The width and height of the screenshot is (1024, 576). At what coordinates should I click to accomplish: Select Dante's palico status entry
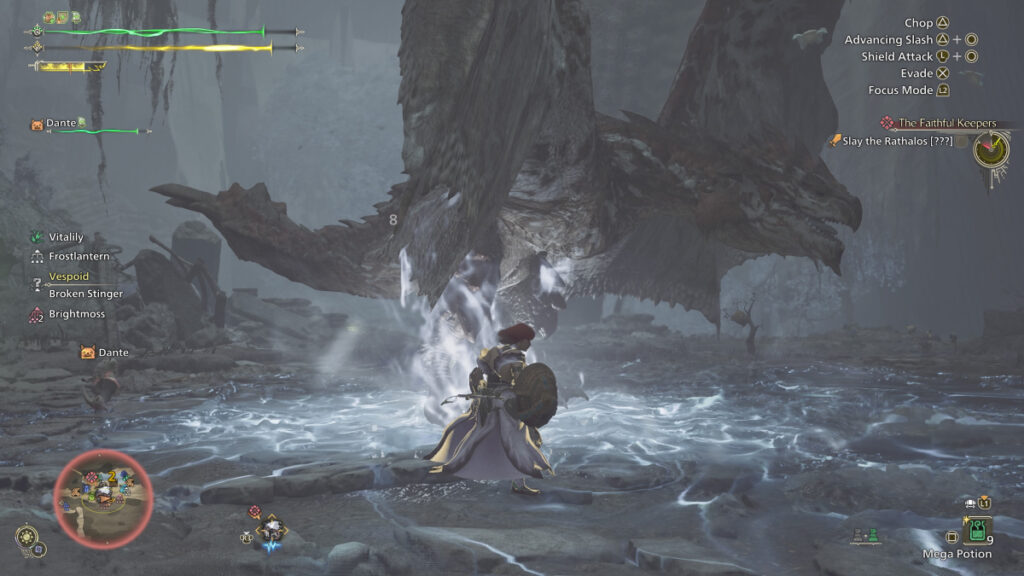pyautogui.click(x=61, y=124)
